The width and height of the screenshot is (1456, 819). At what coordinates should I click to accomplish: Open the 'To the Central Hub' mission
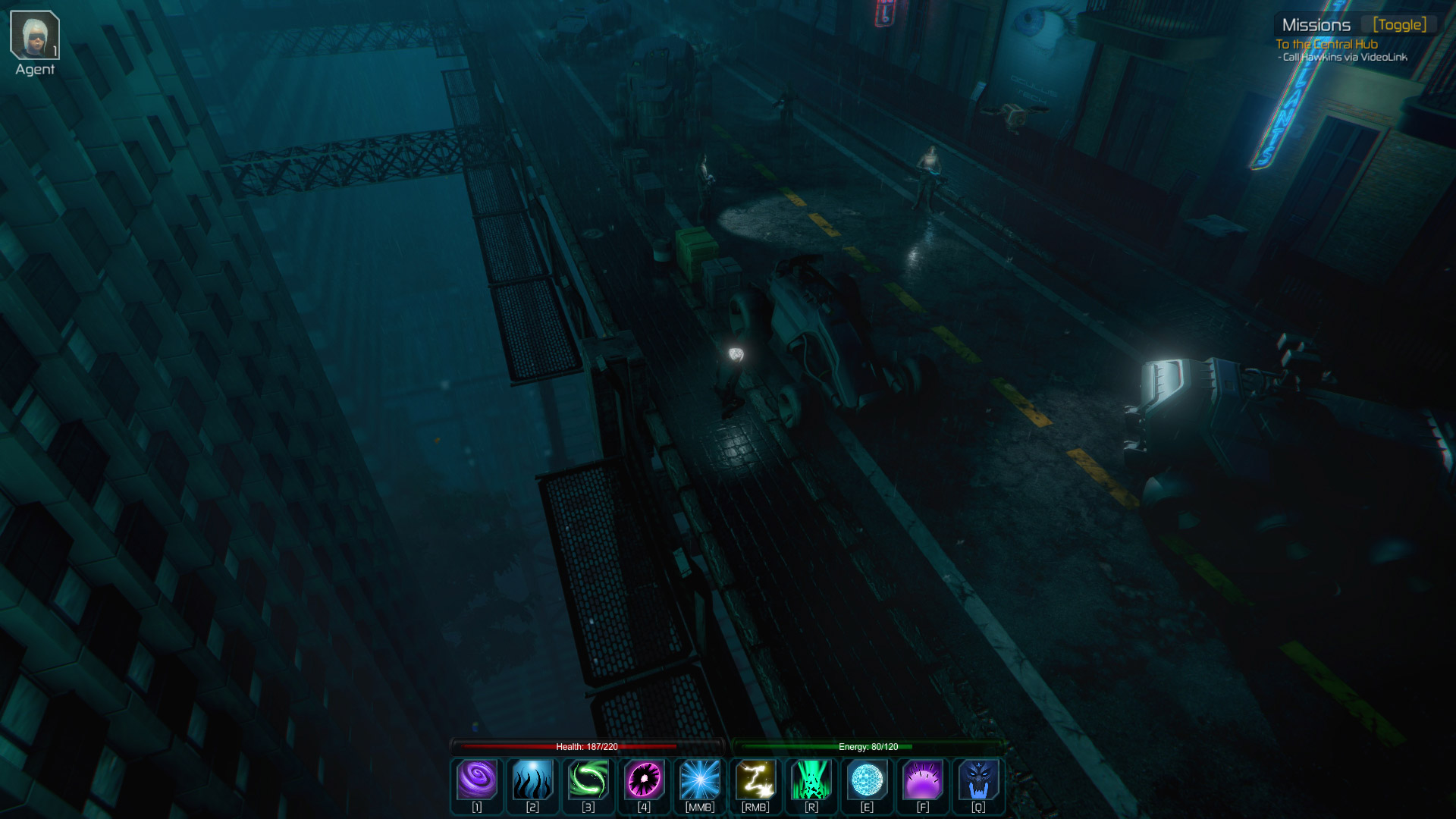click(1326, 44)
